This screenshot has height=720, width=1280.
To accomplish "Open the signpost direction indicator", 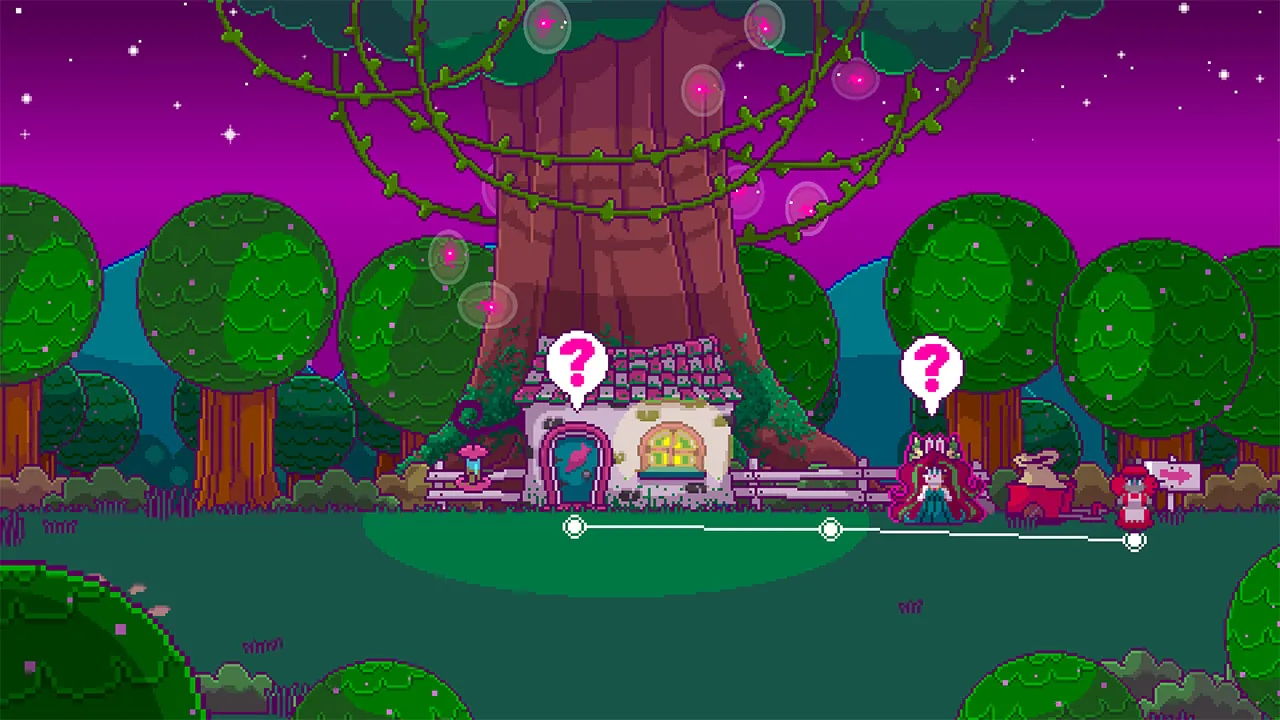I will 1180,476.
